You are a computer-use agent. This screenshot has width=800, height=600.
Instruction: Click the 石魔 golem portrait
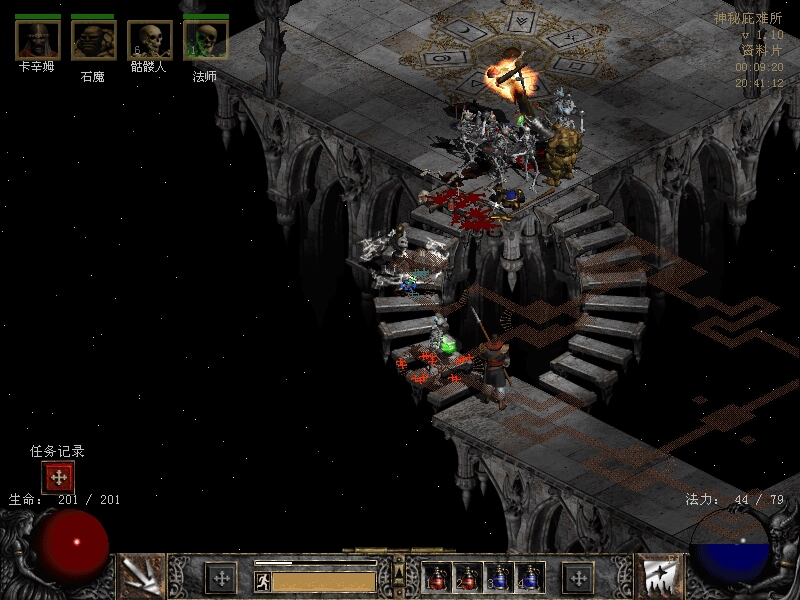[93, 40]
